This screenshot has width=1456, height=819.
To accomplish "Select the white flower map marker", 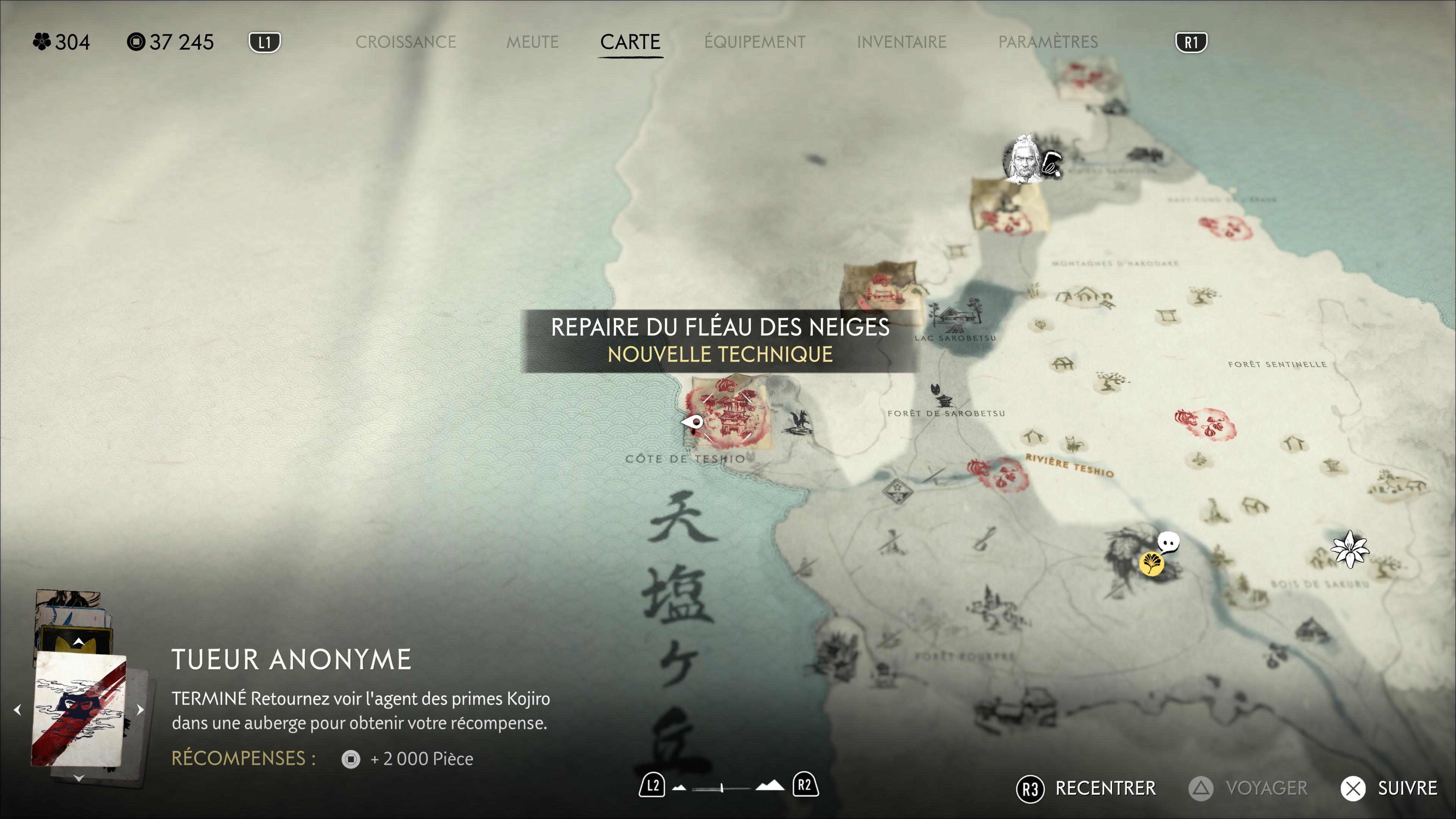I will click(1349, 549).
